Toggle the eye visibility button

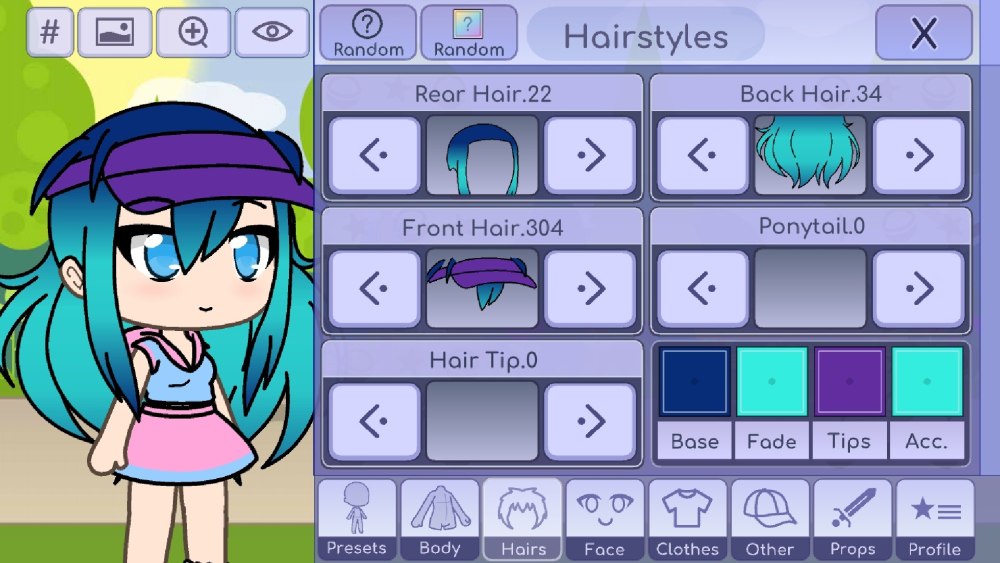point(272,33)
